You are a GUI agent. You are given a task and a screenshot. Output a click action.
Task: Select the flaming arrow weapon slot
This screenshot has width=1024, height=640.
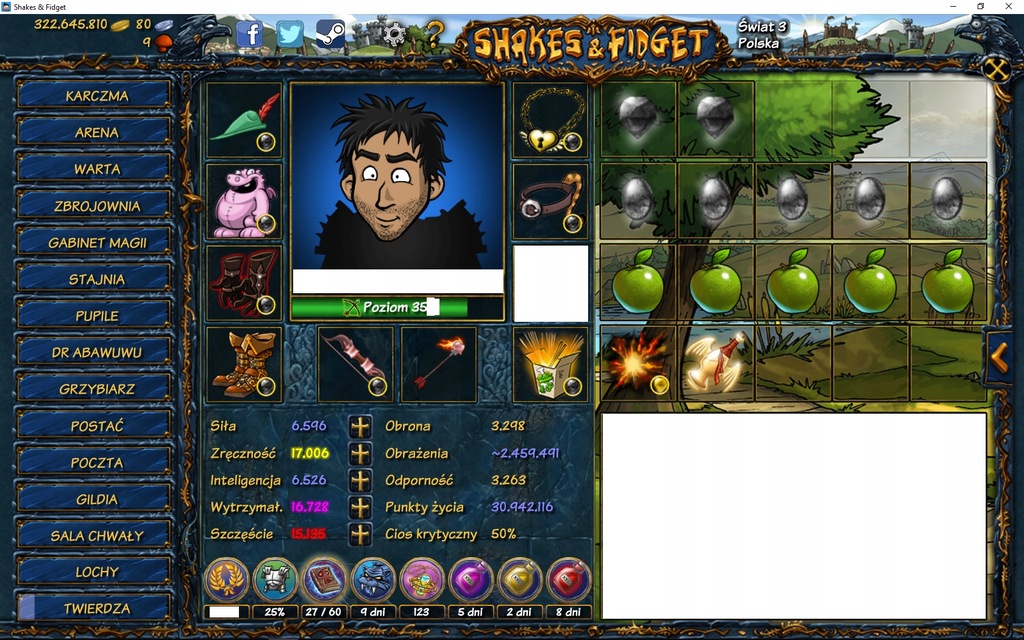pyautogui.click(x=438, y=364)
